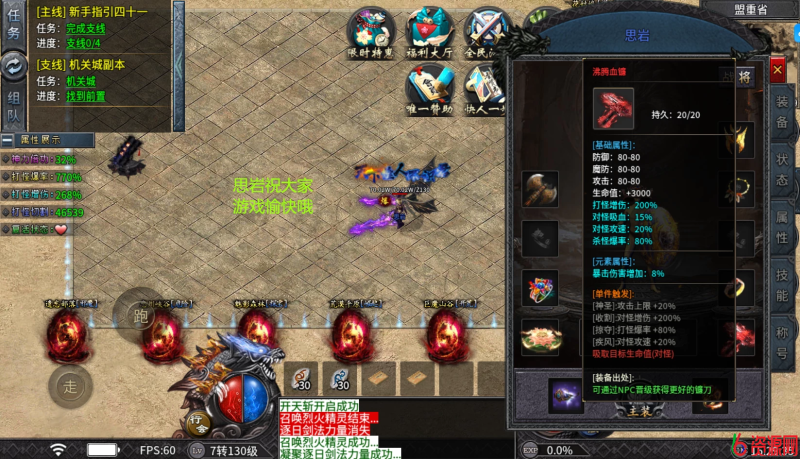Switch to the 装备 equipment tab
This screenshot has height=459, width=800.
tap(782, 111)
